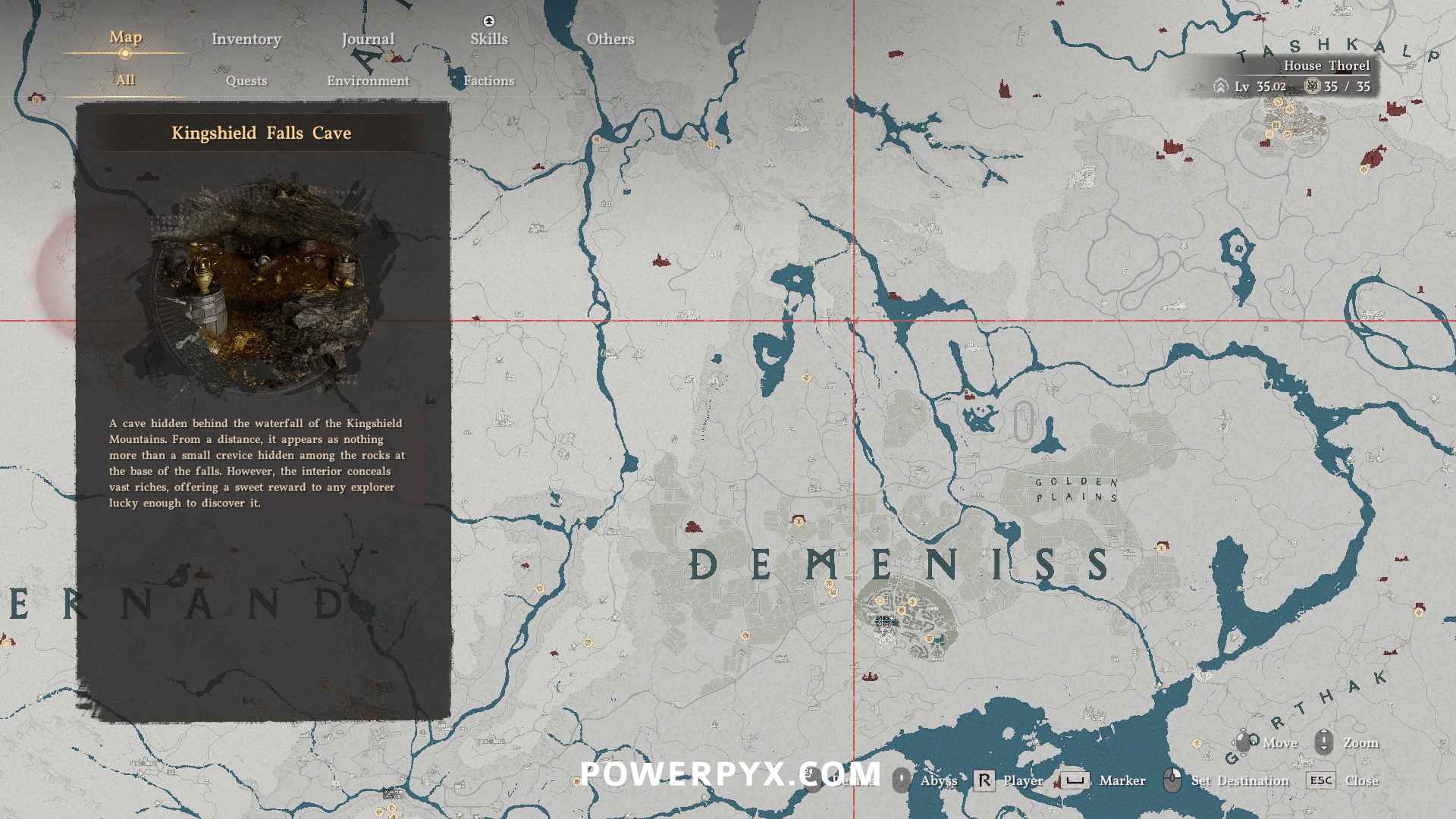Viewport: 1456px width, 819px height.
Task: Select the All map filter
Action: [125, 80]
